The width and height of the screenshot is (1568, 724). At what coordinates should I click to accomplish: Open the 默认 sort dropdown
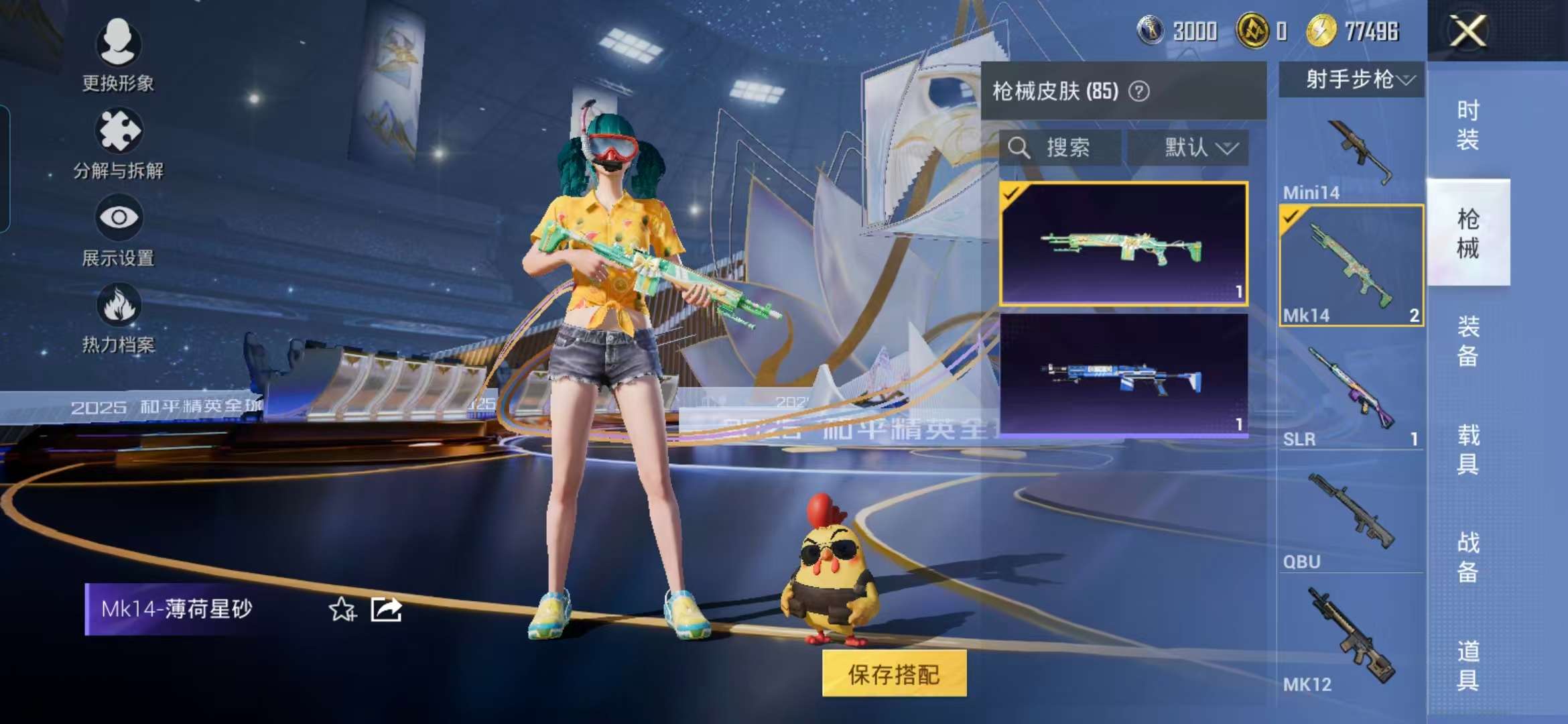[x=1187, y=147]
